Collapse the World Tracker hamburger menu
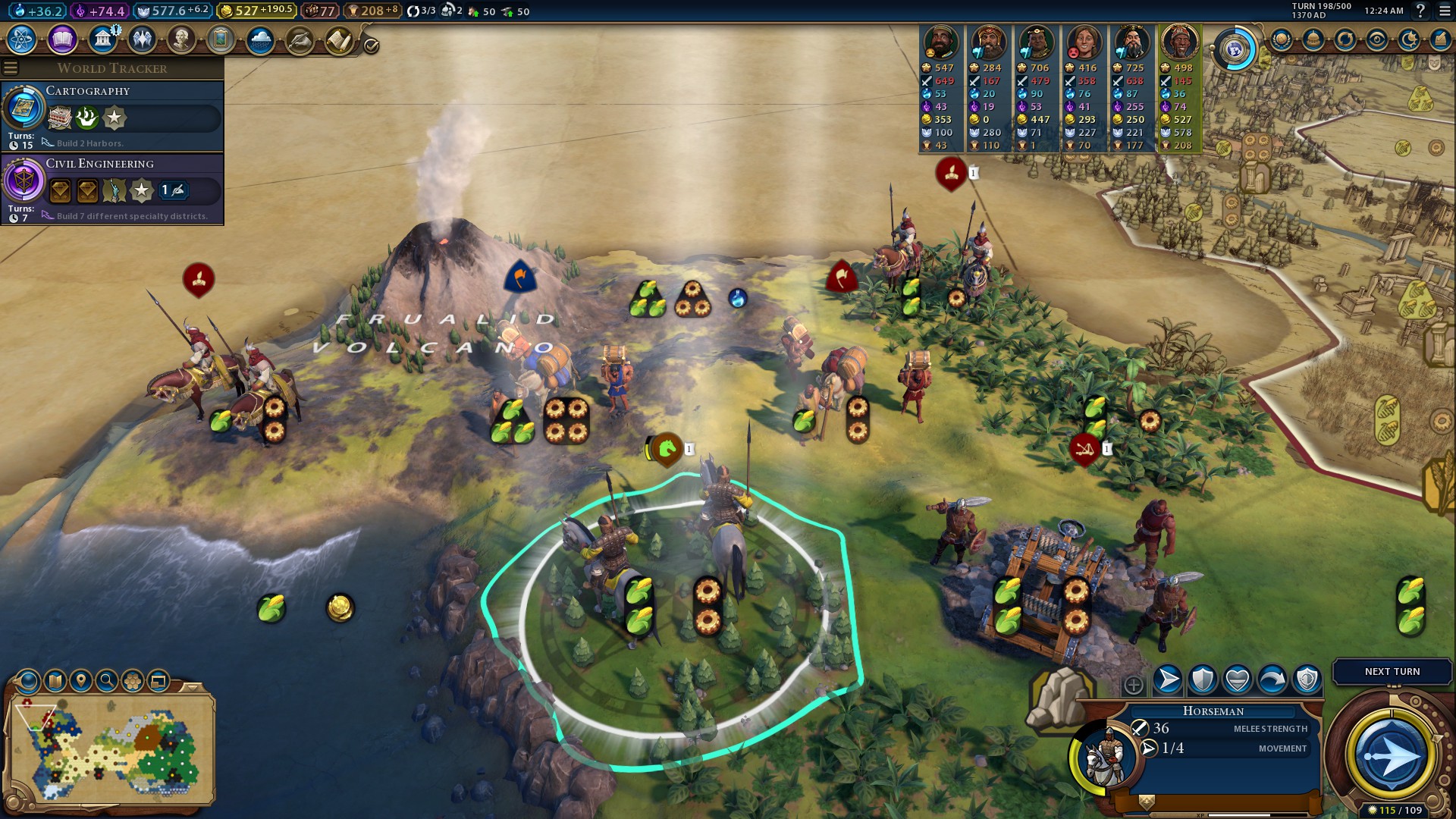Viewport: 1456px width, 819px height. pyautogui.click(x=11, y=68)
